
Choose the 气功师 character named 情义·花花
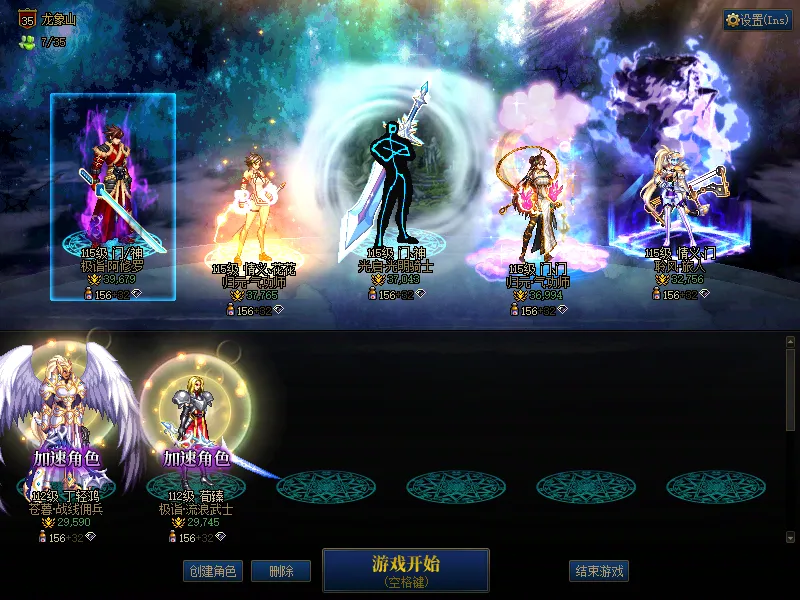[x=246, y=220]
